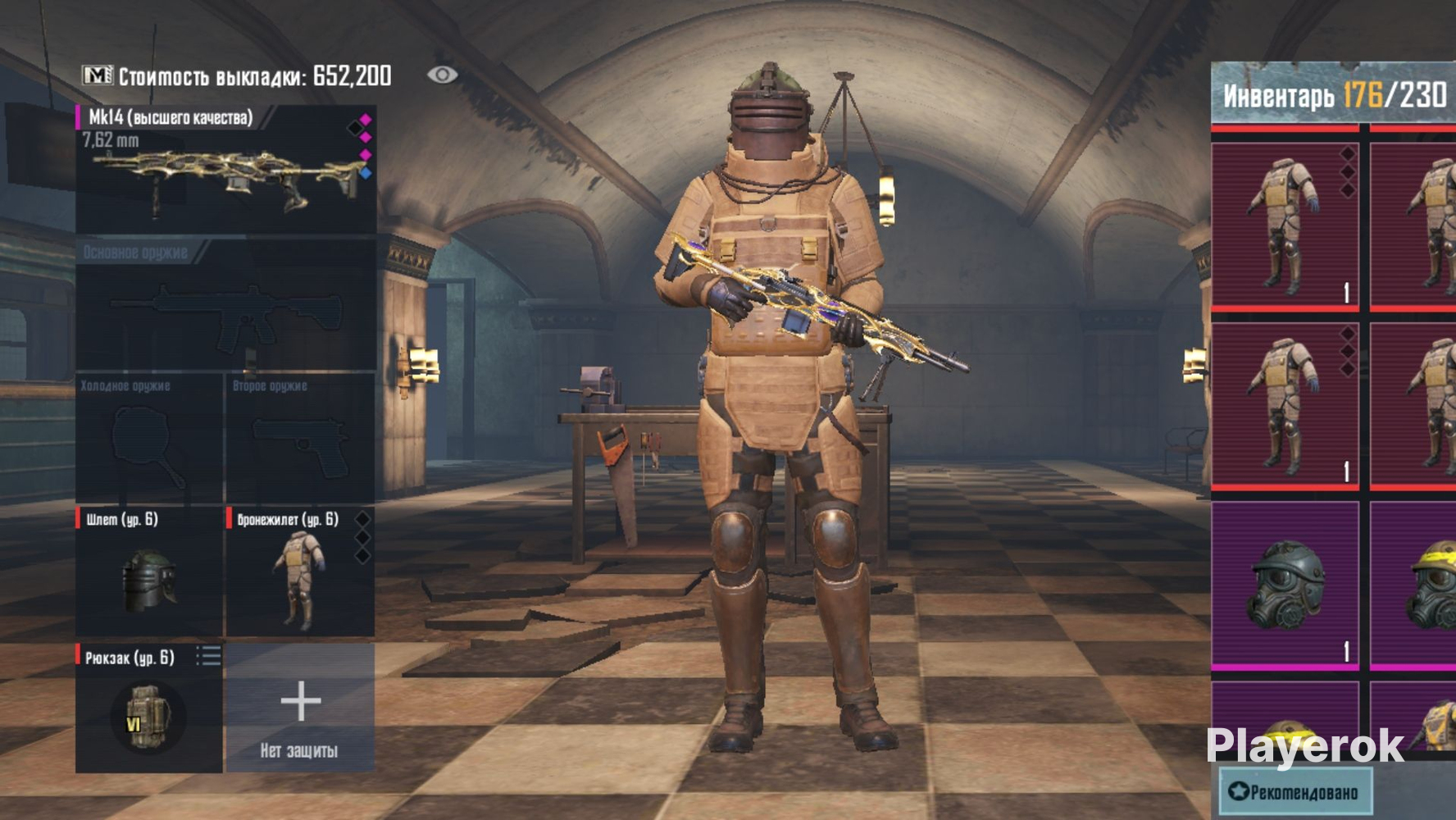Open the Второе оружие pistol slot
Viewport: 1456px width, 820px height.
click(300, 439)
